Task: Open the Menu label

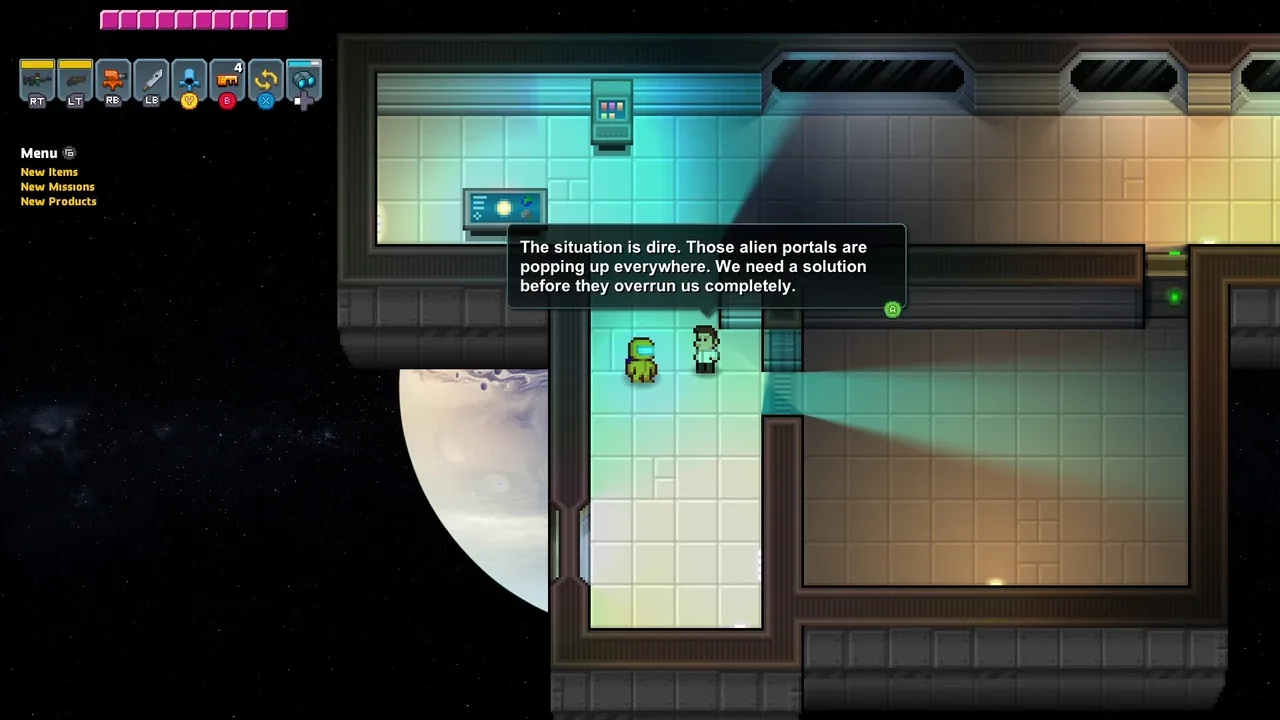Action: 39,153
